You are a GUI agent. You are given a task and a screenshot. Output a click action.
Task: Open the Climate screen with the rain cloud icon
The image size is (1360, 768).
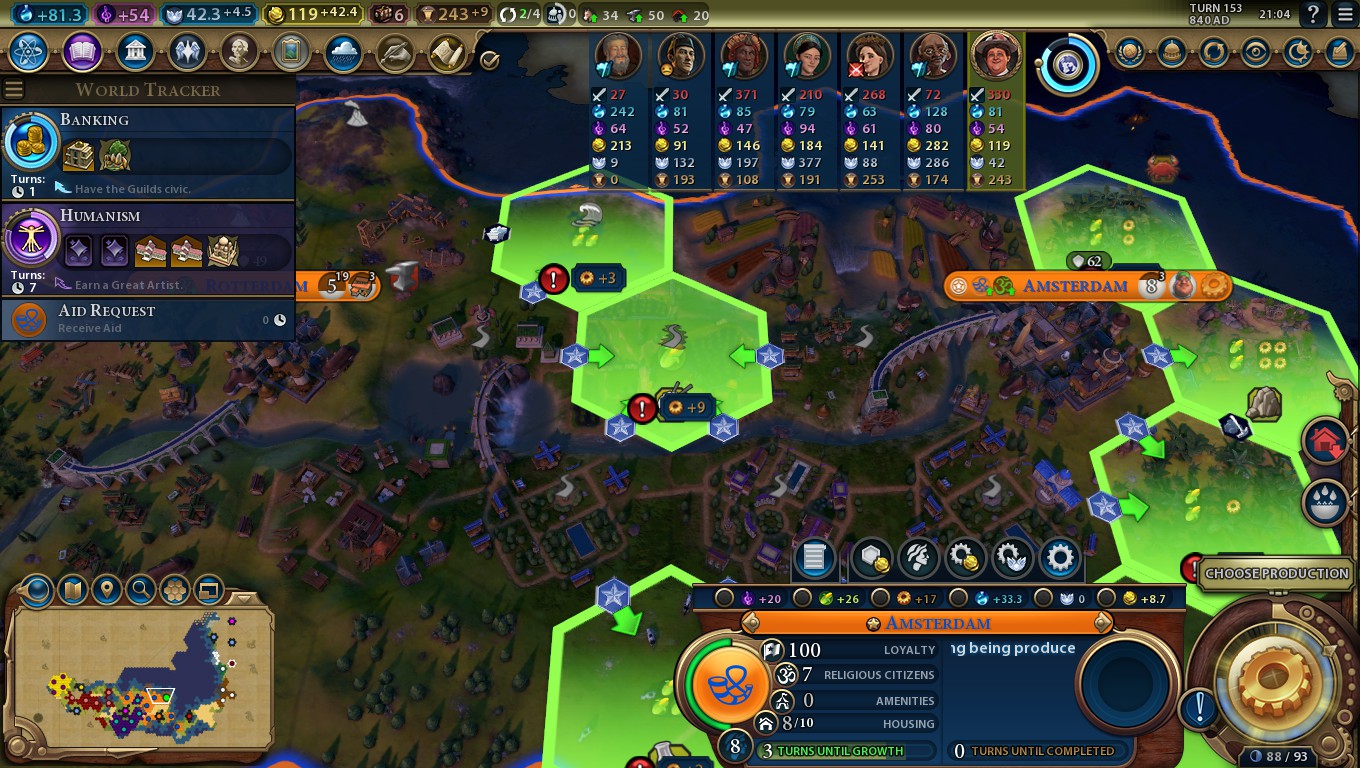click(342, 52)
